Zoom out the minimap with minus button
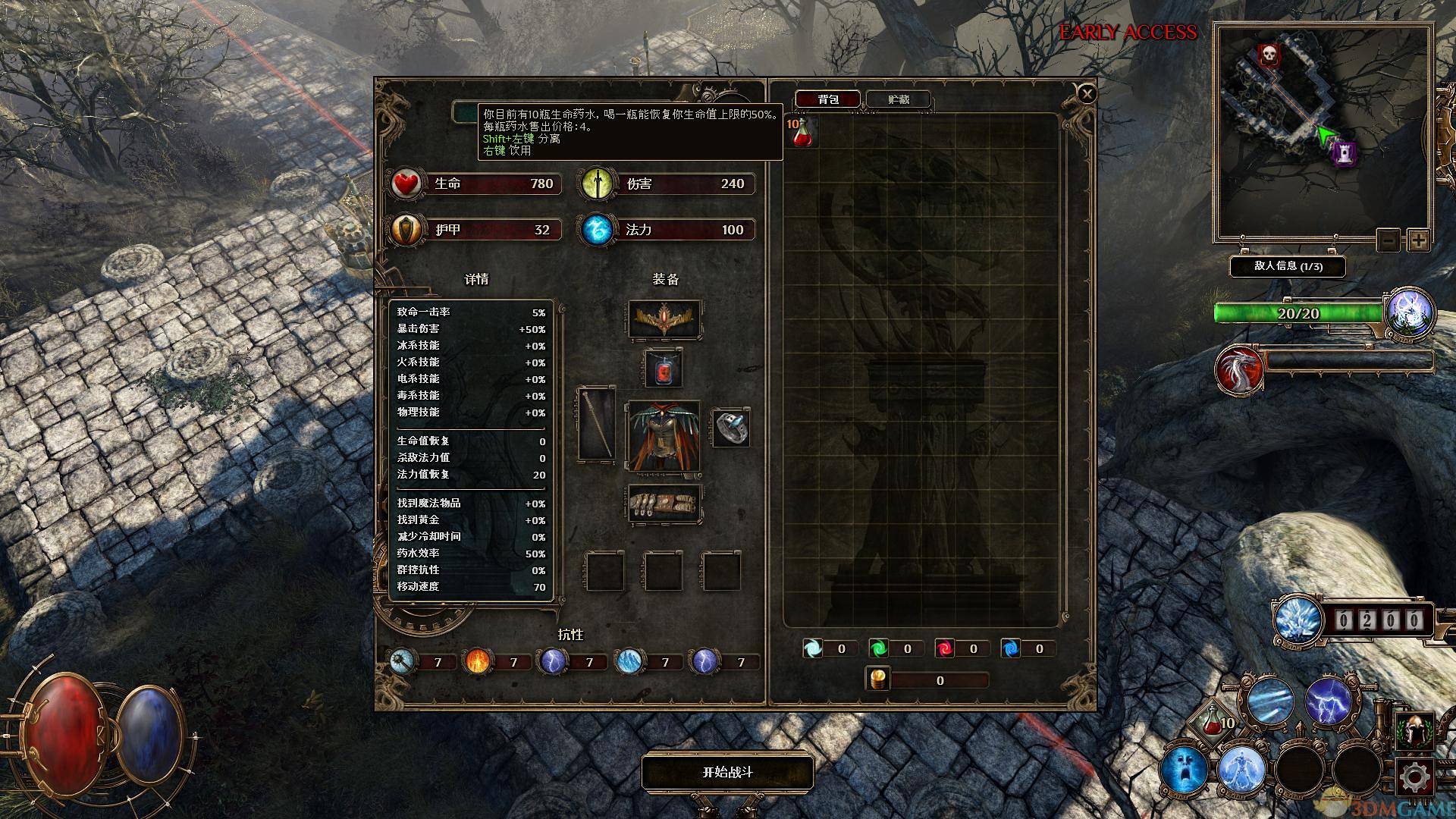The image size is (1456, 819). point(1389,240)
